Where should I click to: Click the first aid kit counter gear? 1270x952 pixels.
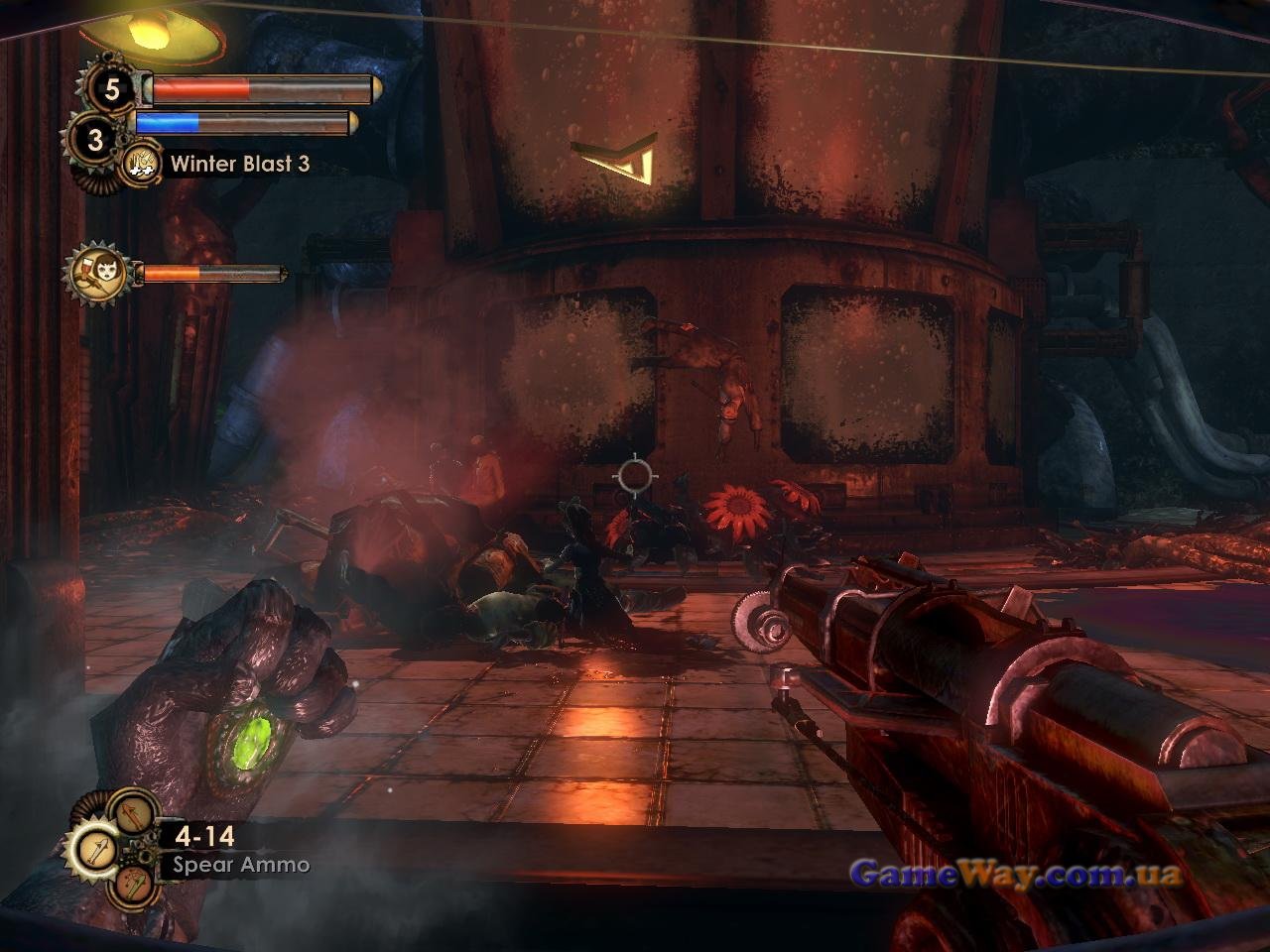111,90
